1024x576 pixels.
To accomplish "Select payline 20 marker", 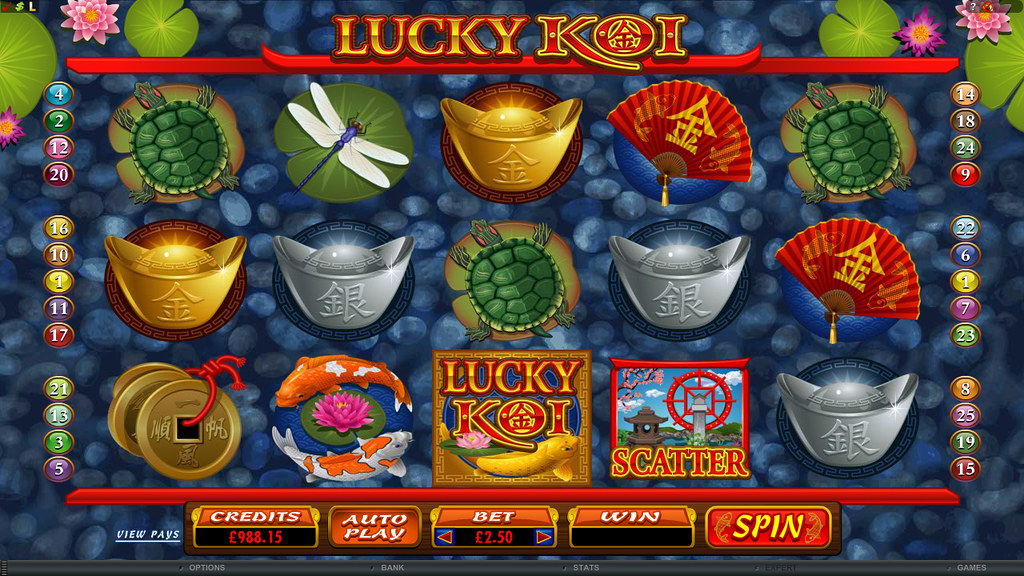I will (x=59, y=174).
